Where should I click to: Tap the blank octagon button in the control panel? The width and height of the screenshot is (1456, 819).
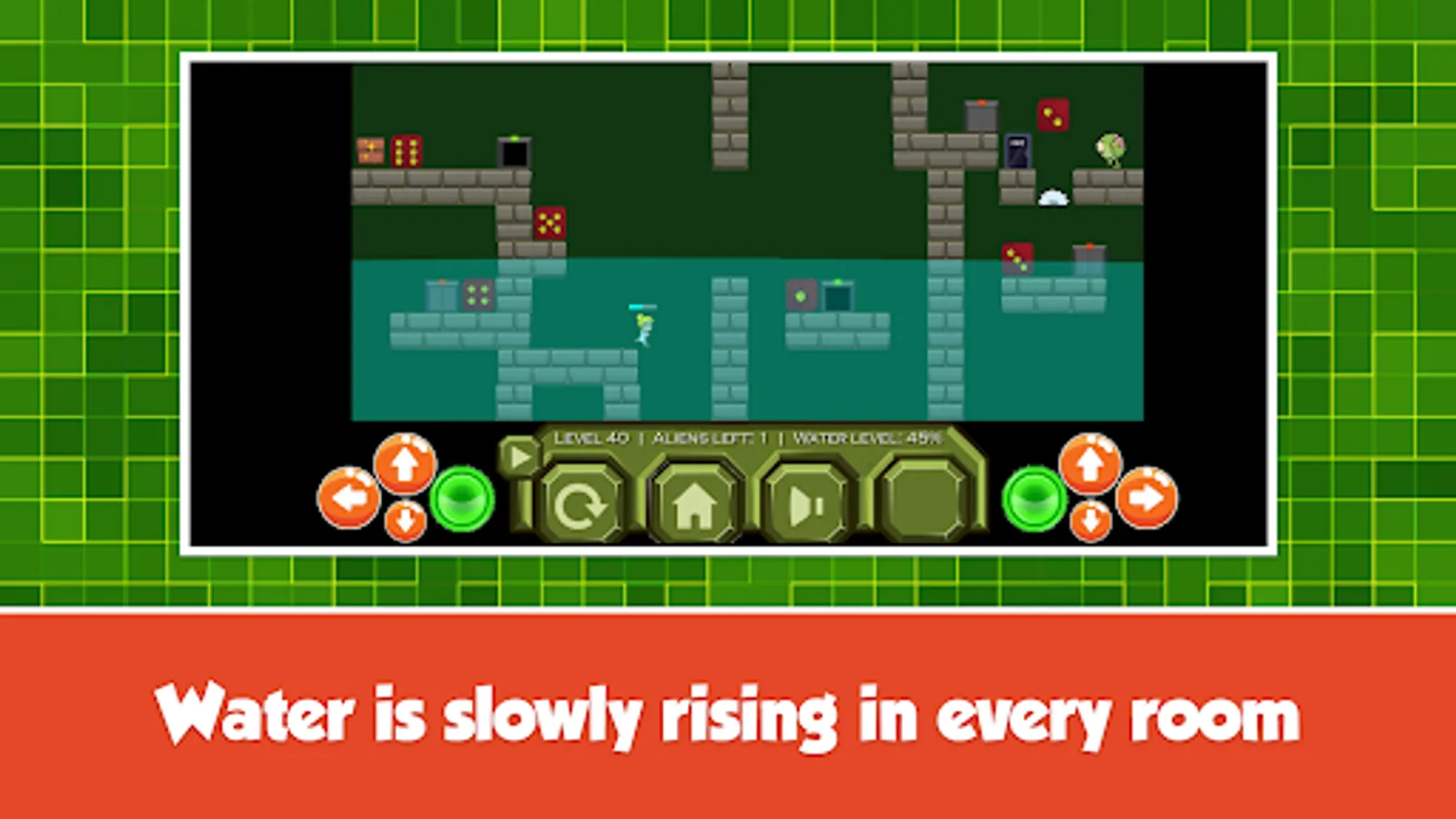(922, 499)
